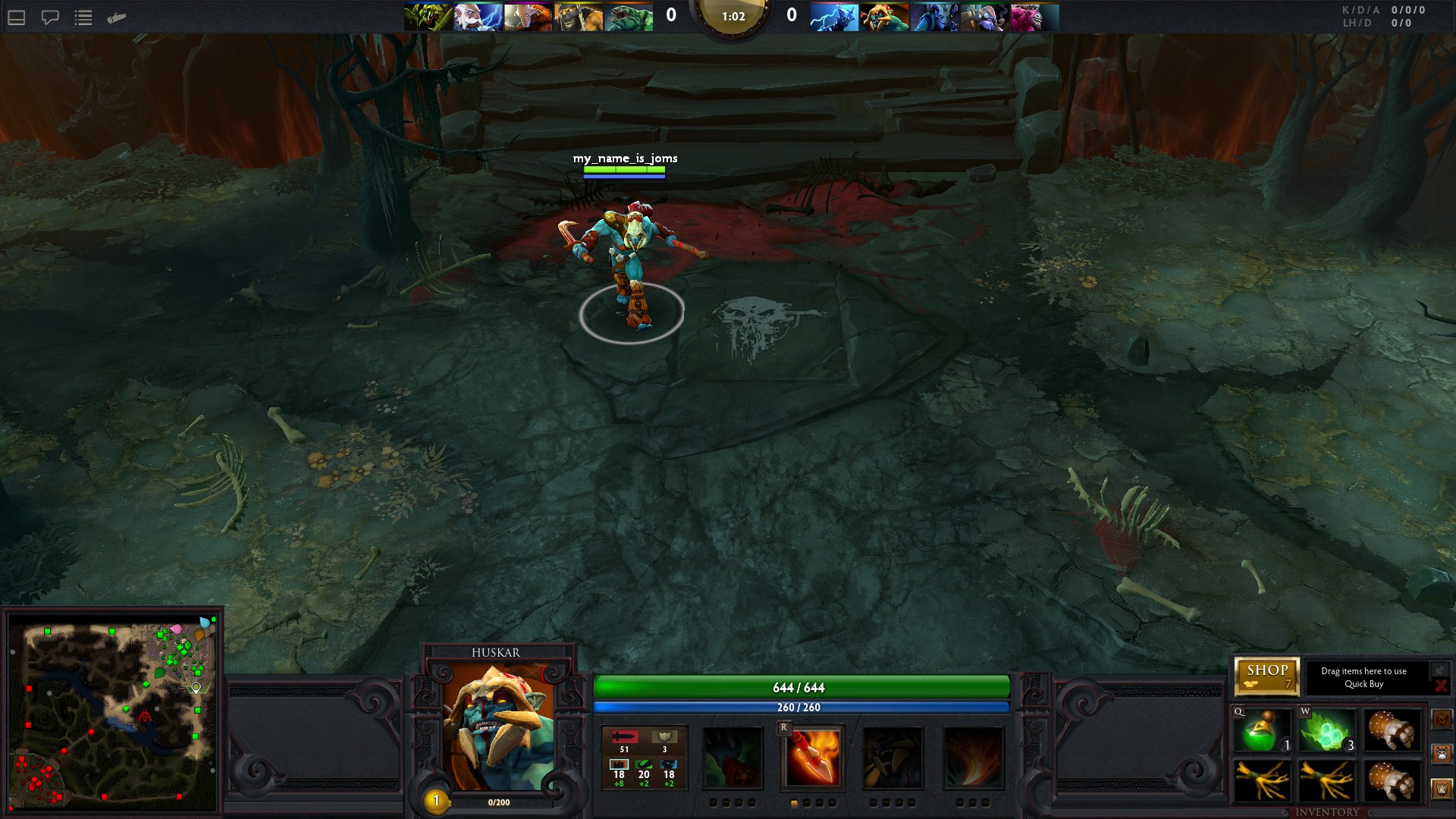Open the Shop panel
This screenshot has width=1456, height=819.
click(x=1266, y=676)
